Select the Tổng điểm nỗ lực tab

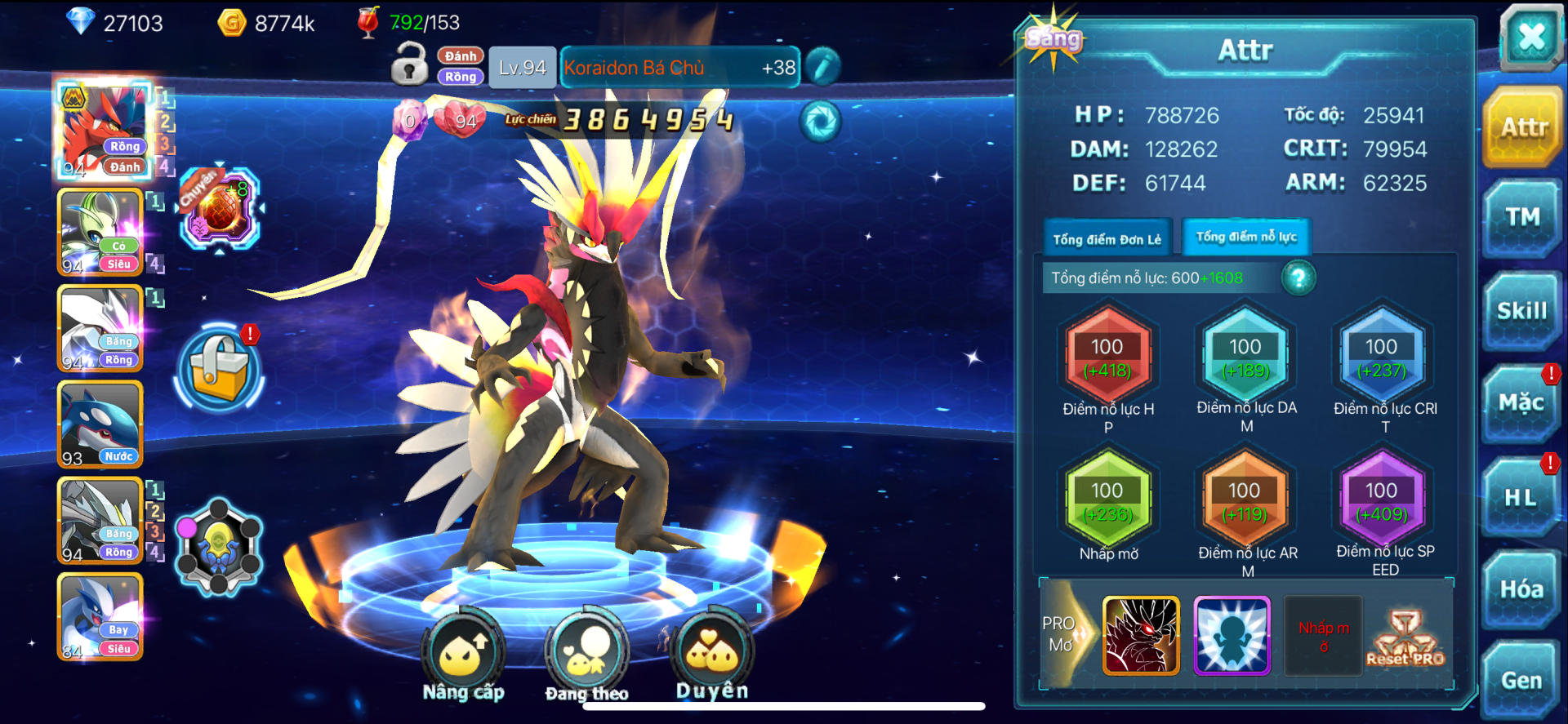tap(1246, 238)
